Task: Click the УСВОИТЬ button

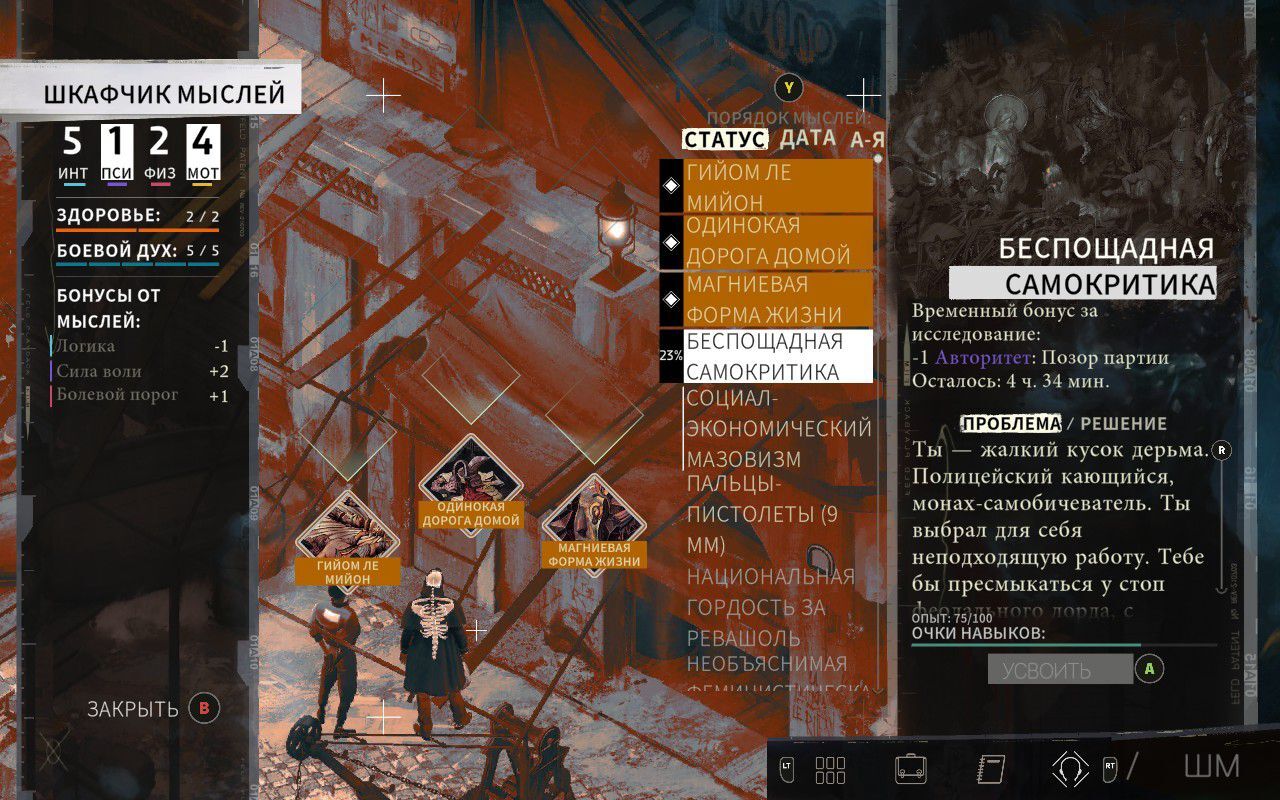Action: tap(1060, 670)
